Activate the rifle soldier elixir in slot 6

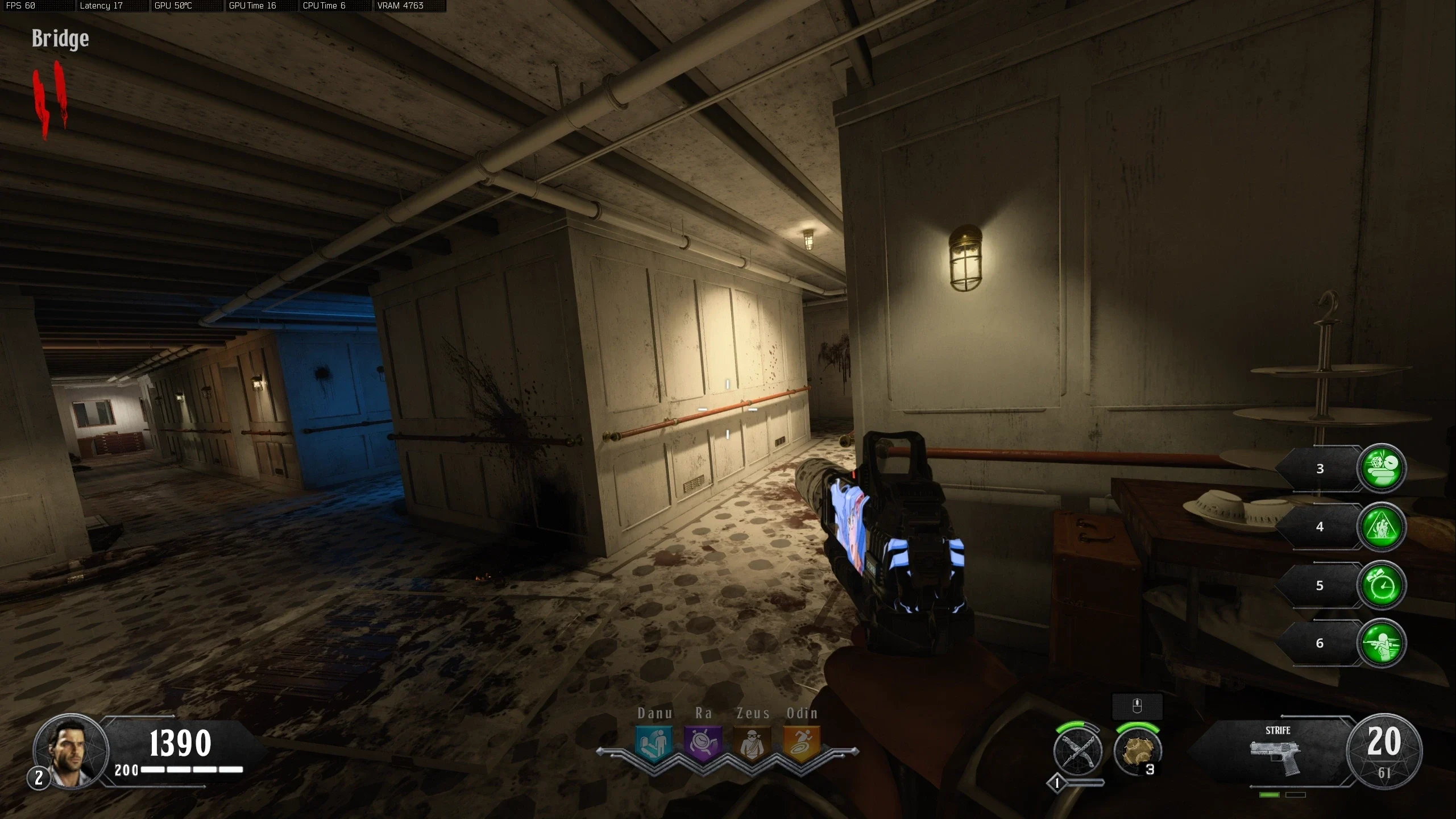pos(1382,643)
